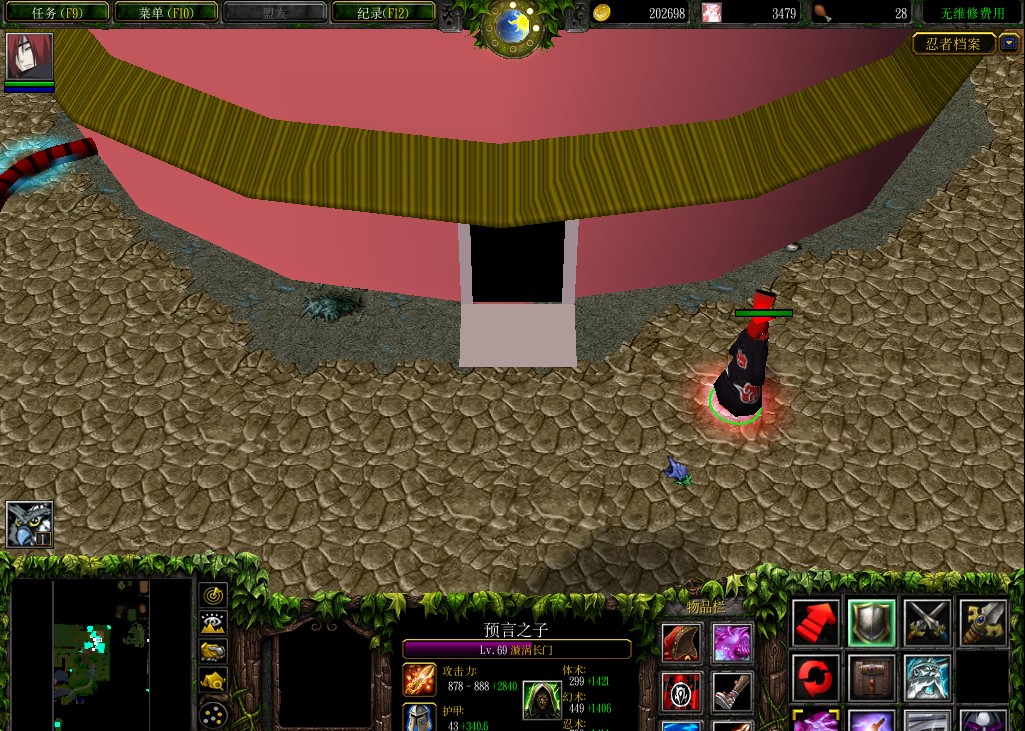The image size is (1025, 731).
Task: Select the Attack crossed swords command
Action: pyautogui.click(x=927, y=623)
